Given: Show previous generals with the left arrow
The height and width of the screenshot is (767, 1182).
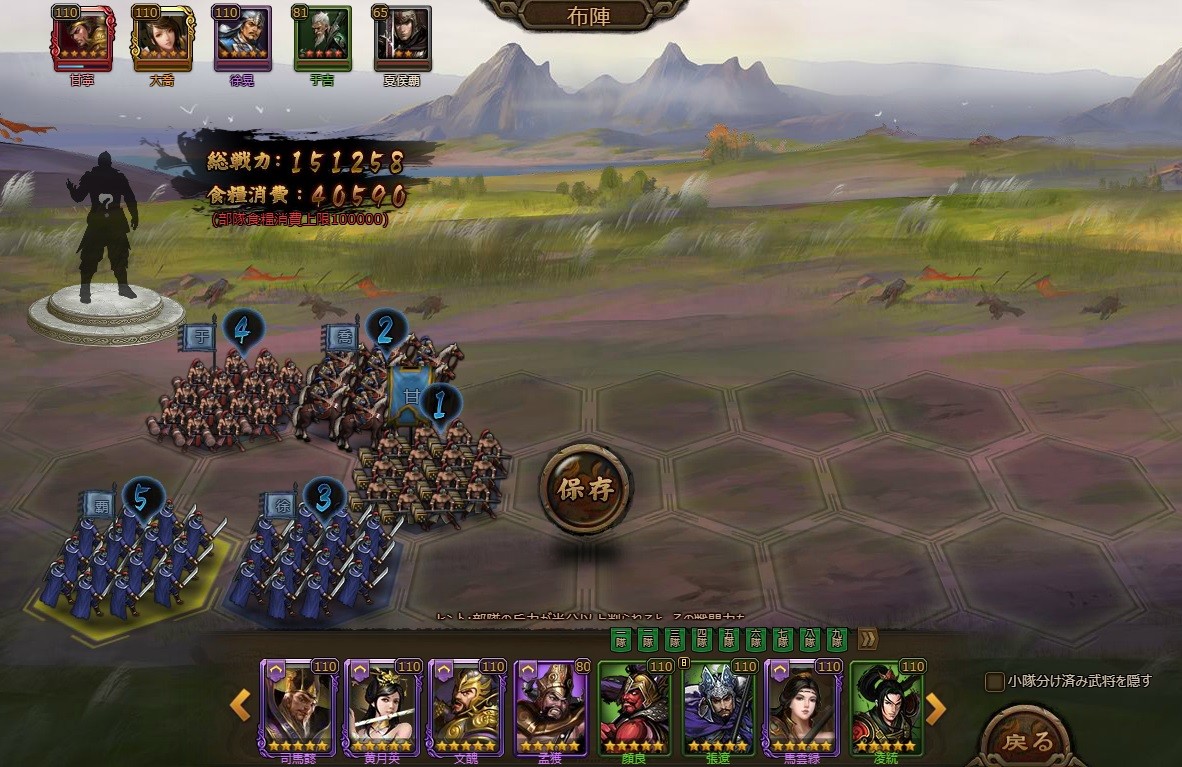Looking at the screenshot, I should coord(240,706).
